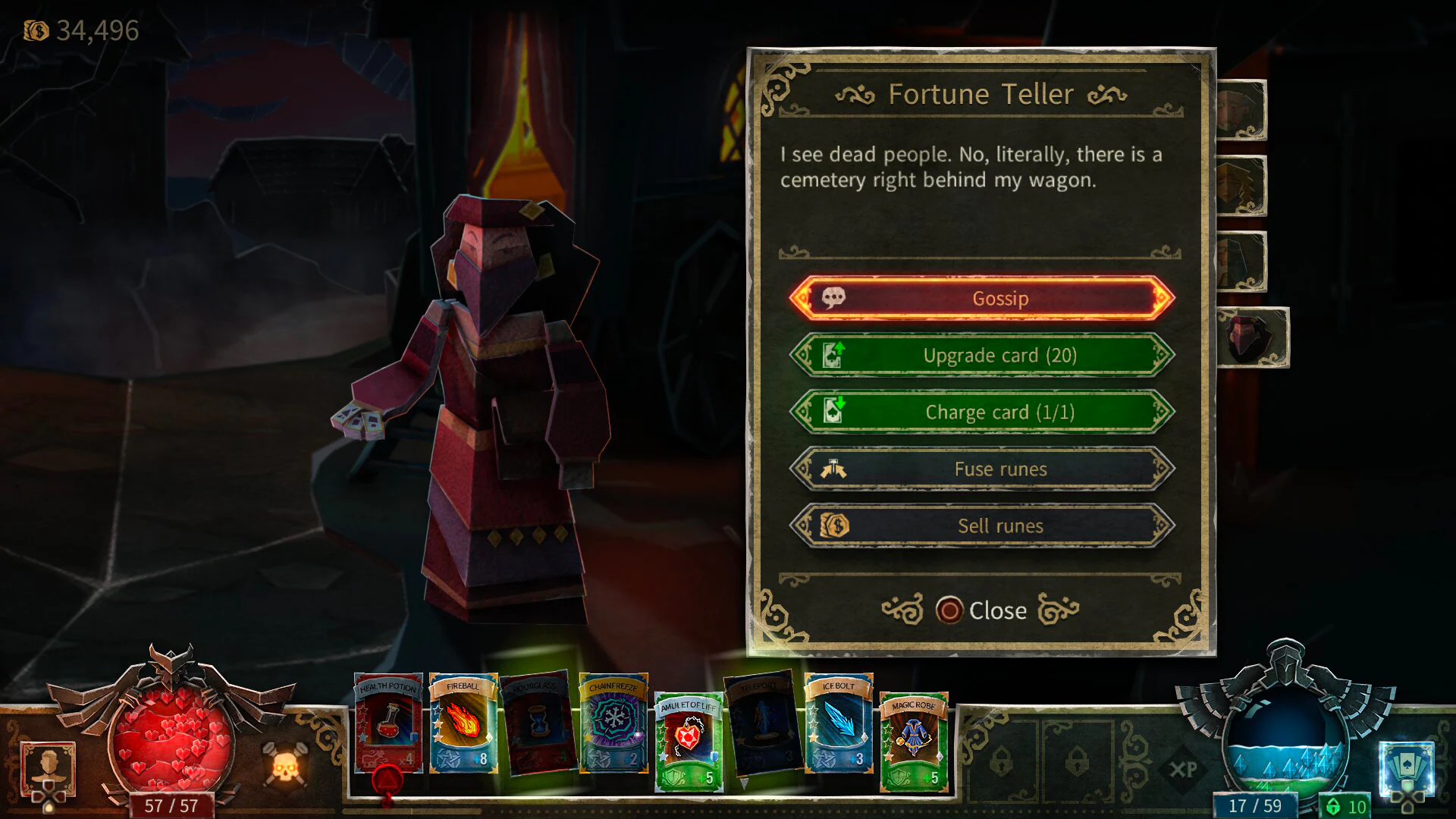Click the skull icon on the Gossip button

click(x=833, y=298)
